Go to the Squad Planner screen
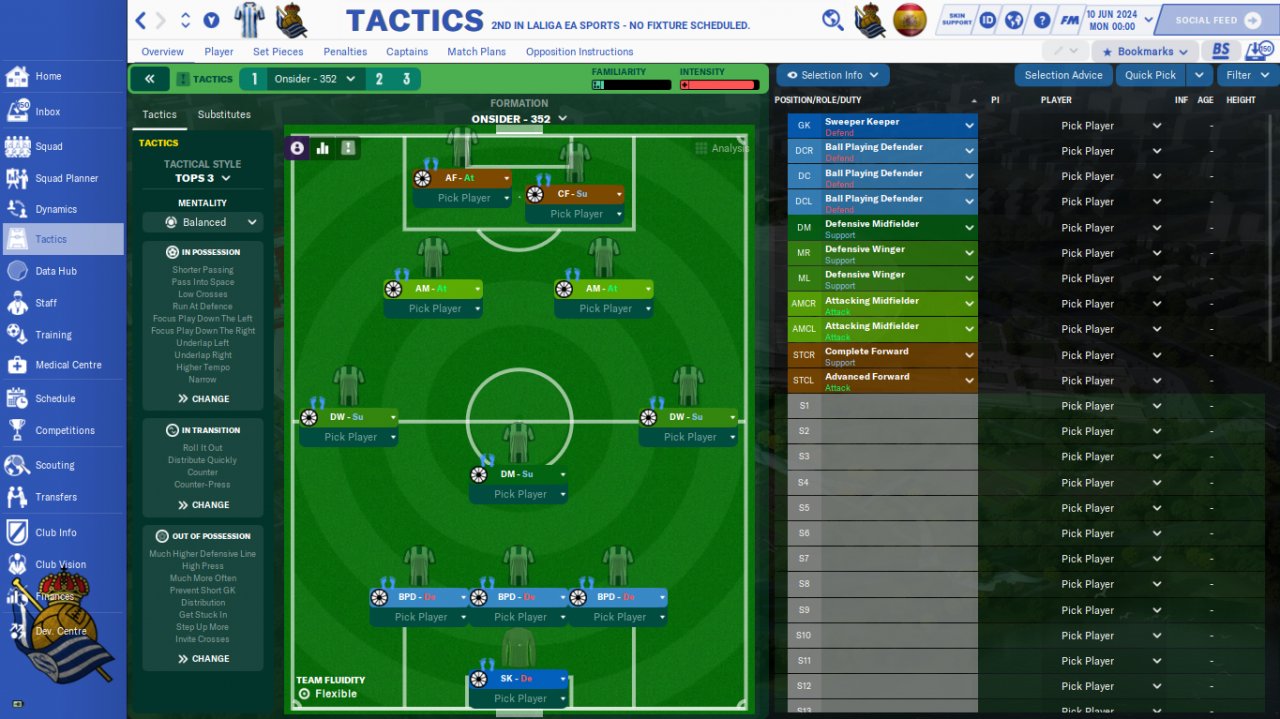This screenshot has width=1280, height=719. coord(66,178)
